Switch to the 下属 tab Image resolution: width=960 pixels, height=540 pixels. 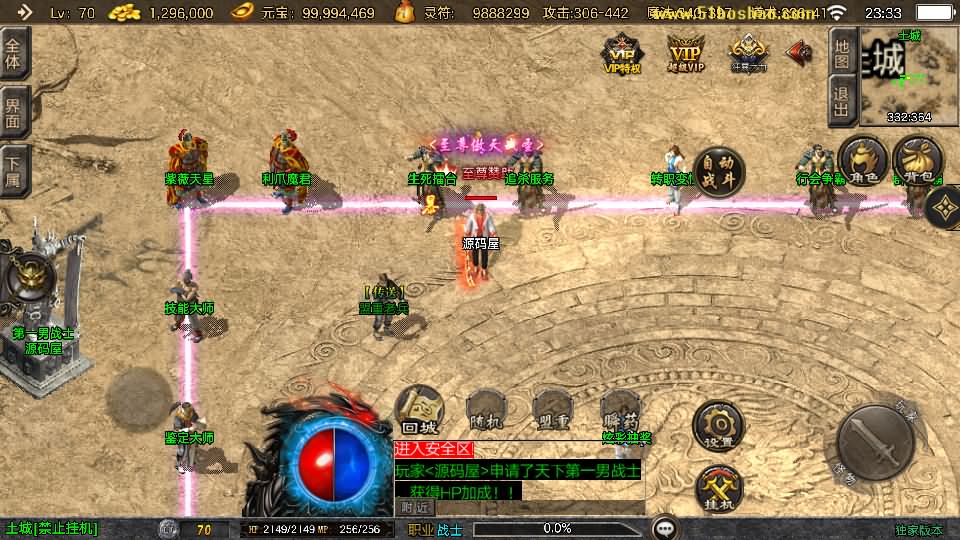coord(14,169)
